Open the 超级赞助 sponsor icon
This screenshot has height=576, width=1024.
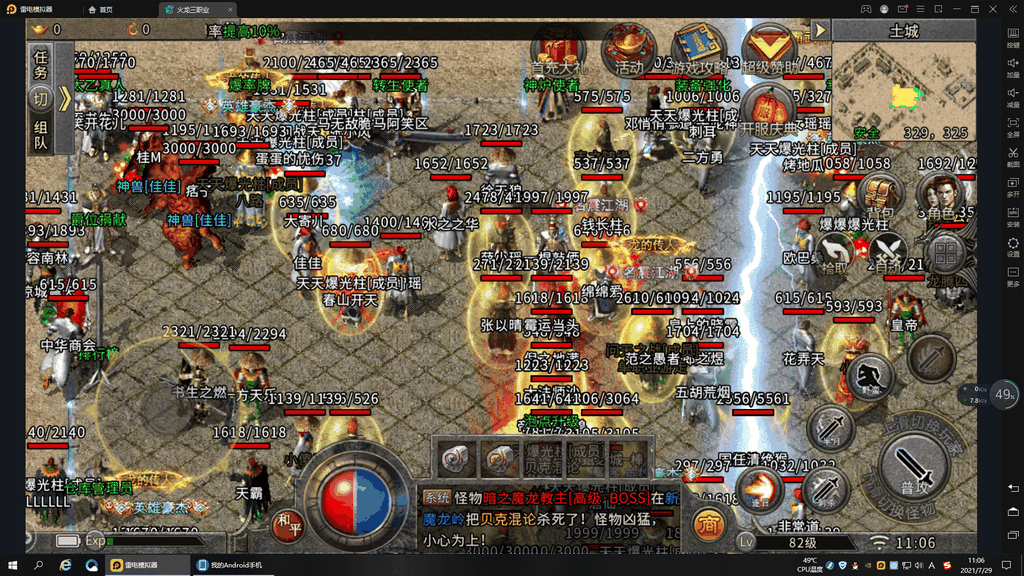pos(768,48)
